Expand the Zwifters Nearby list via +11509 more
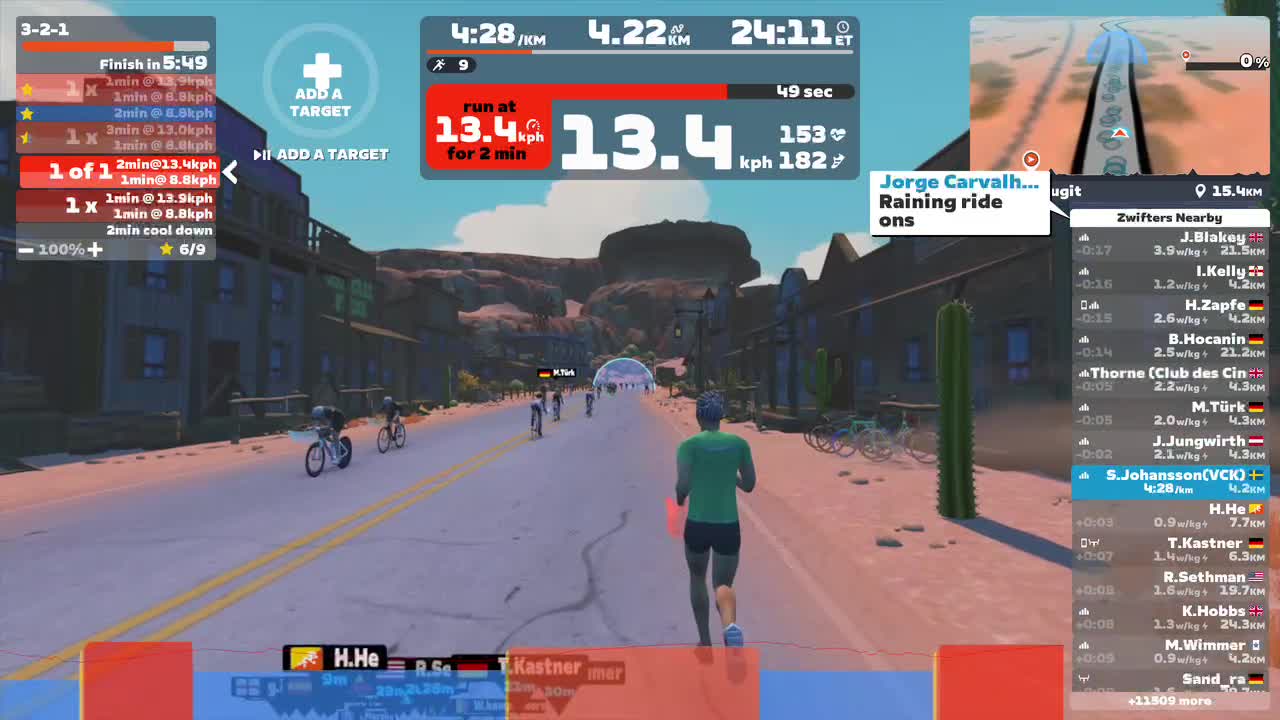Viewport: 1280px width, 720px height. tap(1172, 701)
